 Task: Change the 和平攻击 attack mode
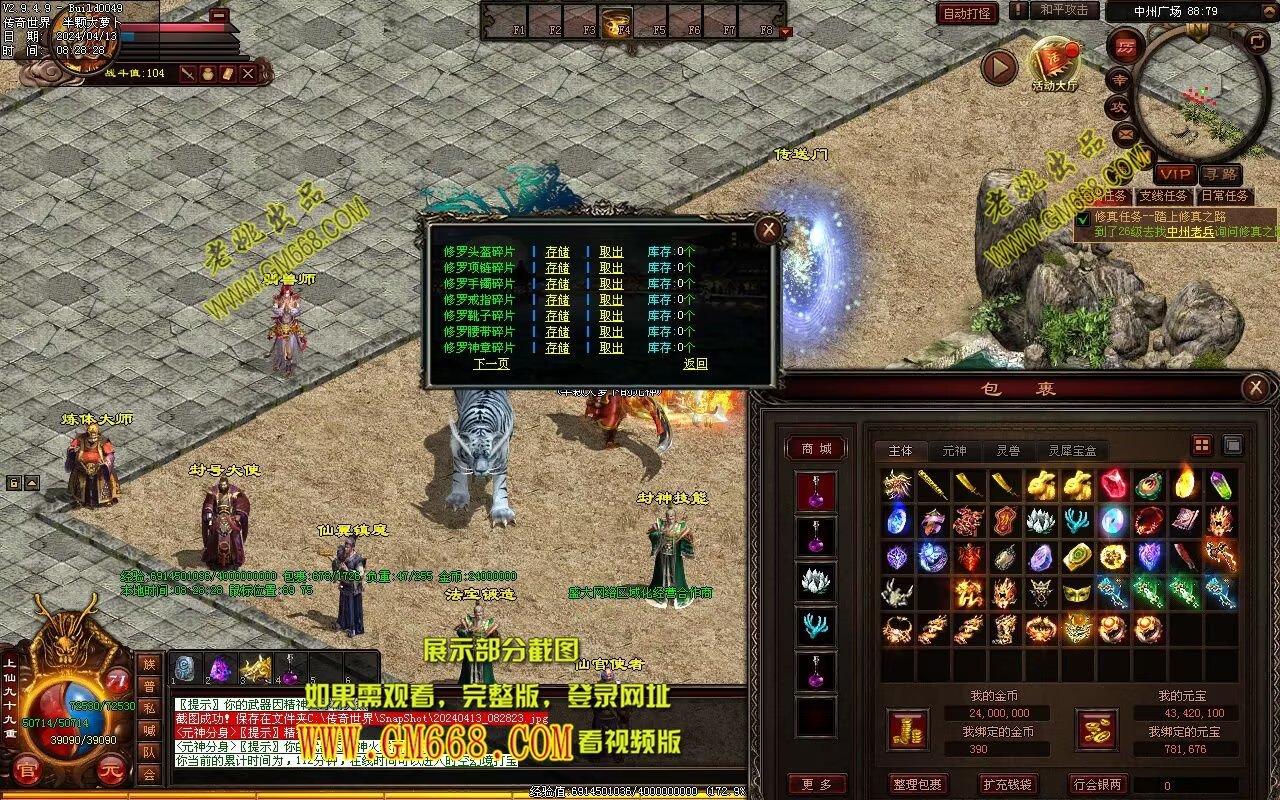tap(1063, 10)
